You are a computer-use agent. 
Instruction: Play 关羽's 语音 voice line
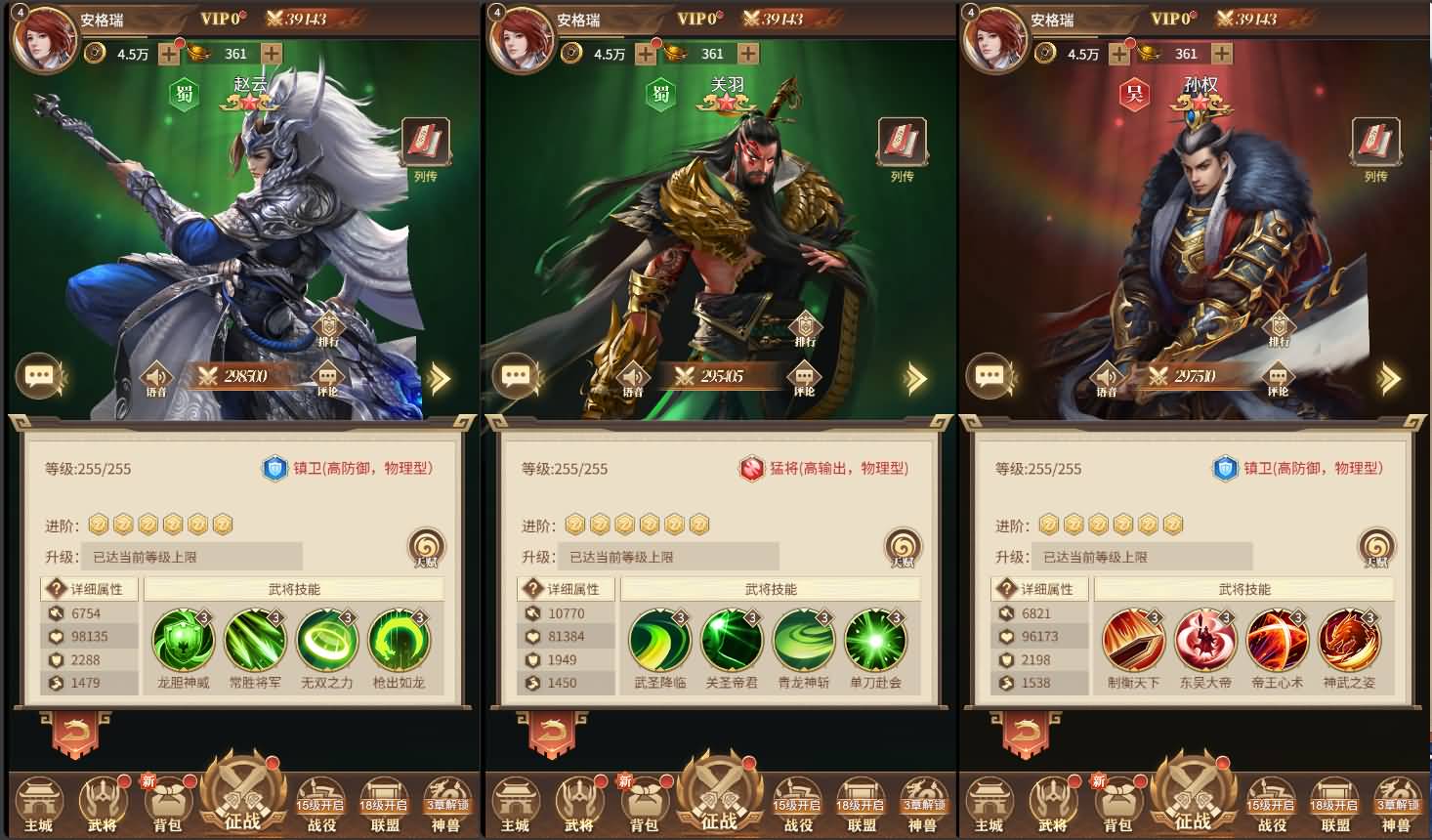tap(633, 377)
